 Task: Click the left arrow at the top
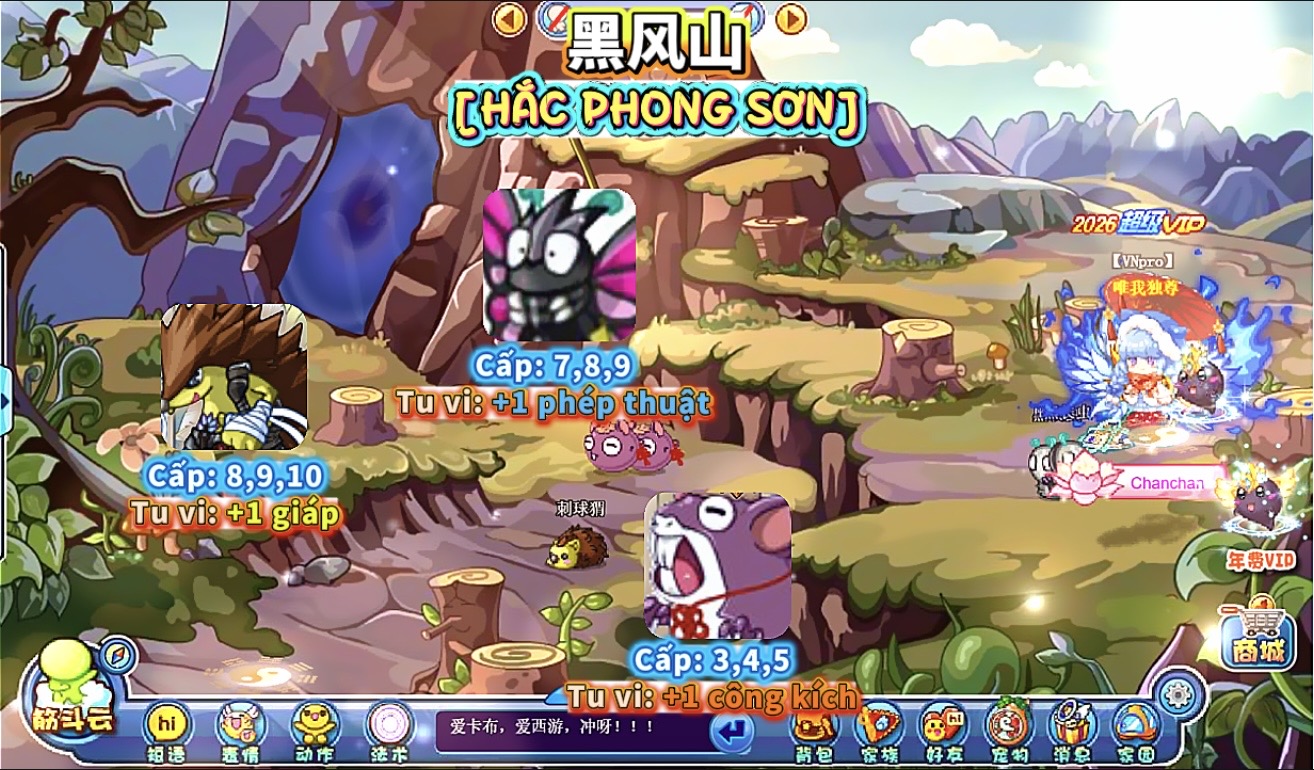[510, 19]
